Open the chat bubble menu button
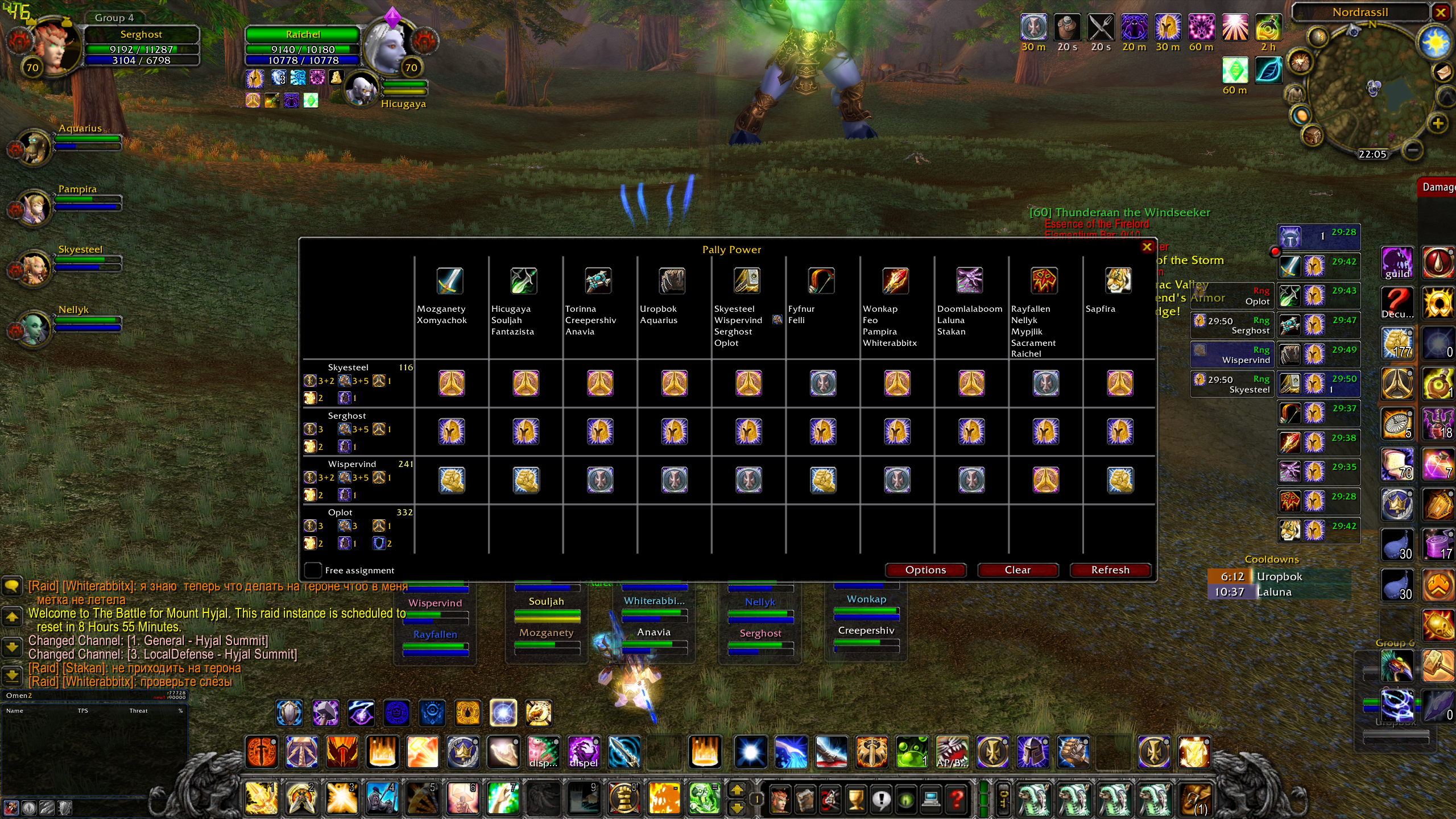This screenshot has height=819, width=1456. [x=12, y=586]
